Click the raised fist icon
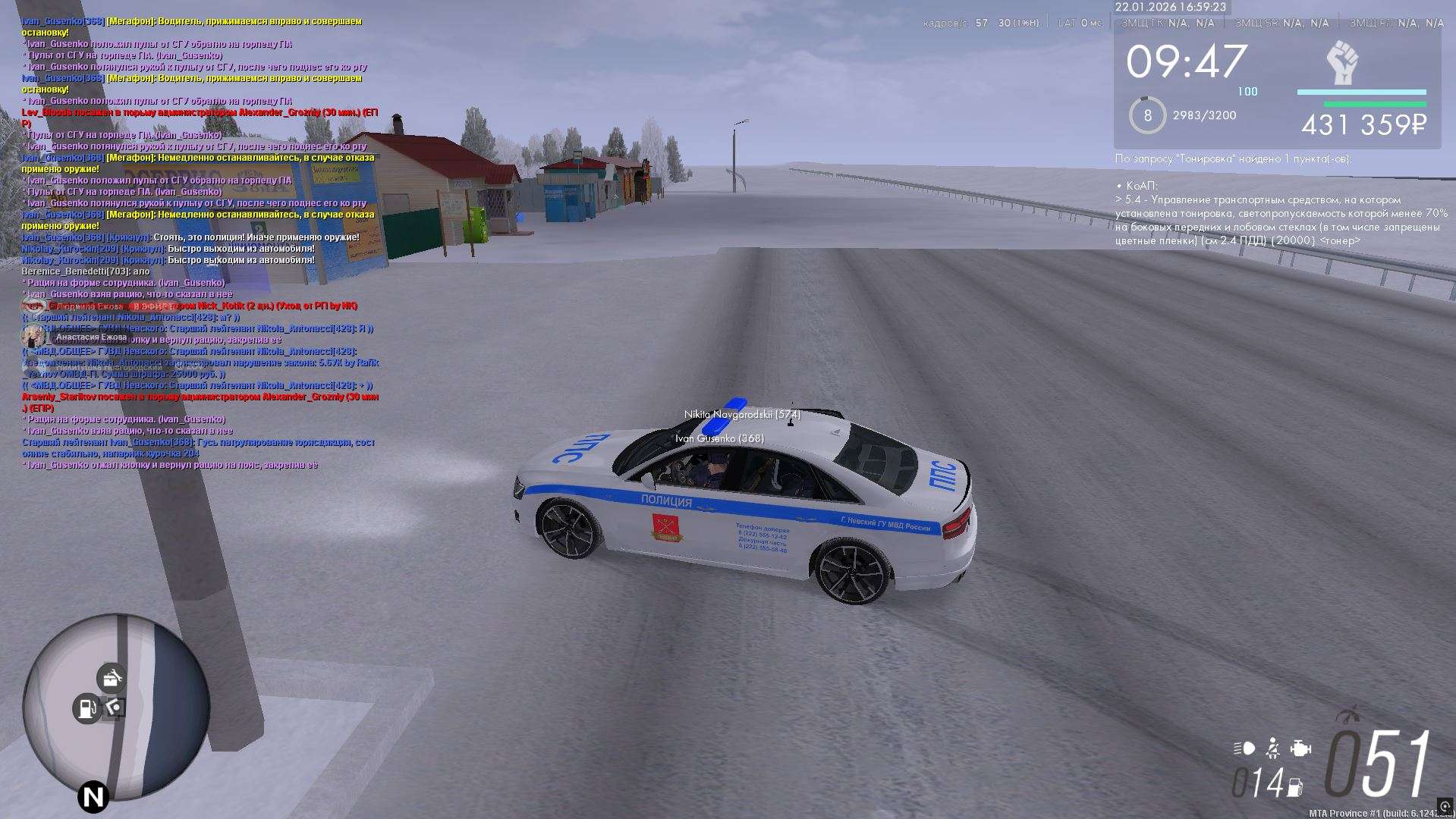 [x=1342, y=63]
